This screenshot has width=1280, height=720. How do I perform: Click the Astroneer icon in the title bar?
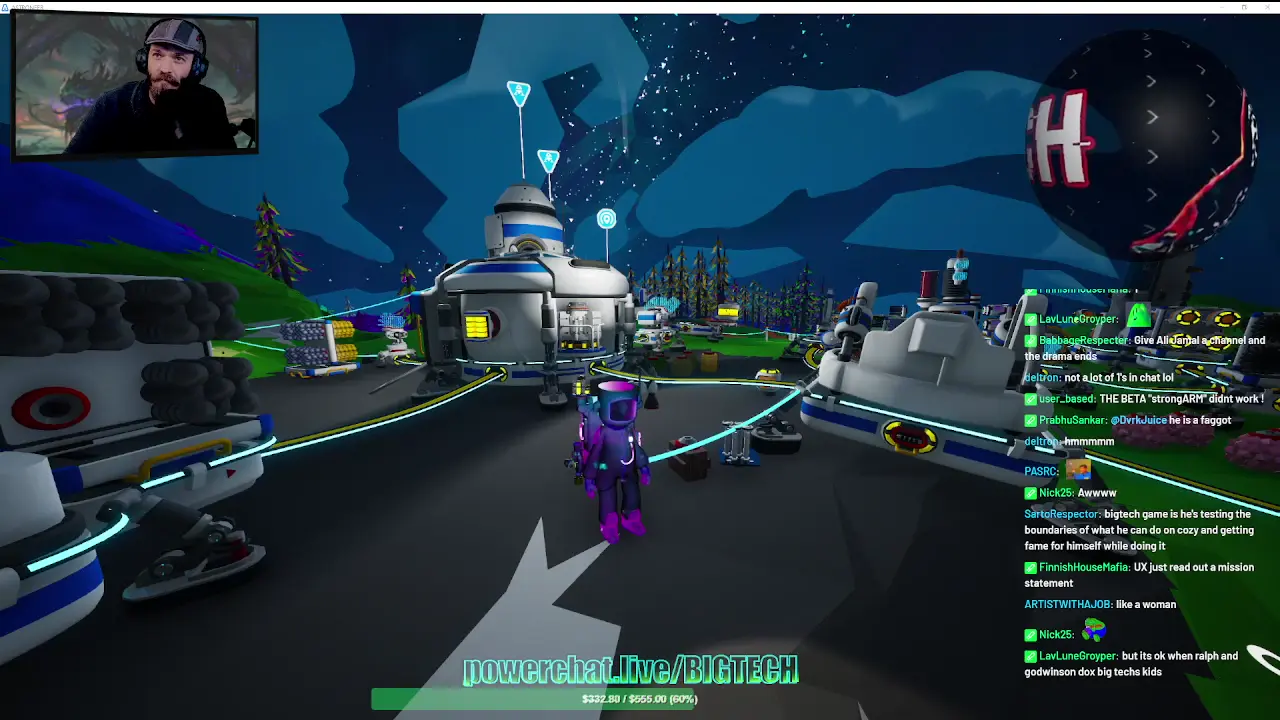tap(7, 5)
